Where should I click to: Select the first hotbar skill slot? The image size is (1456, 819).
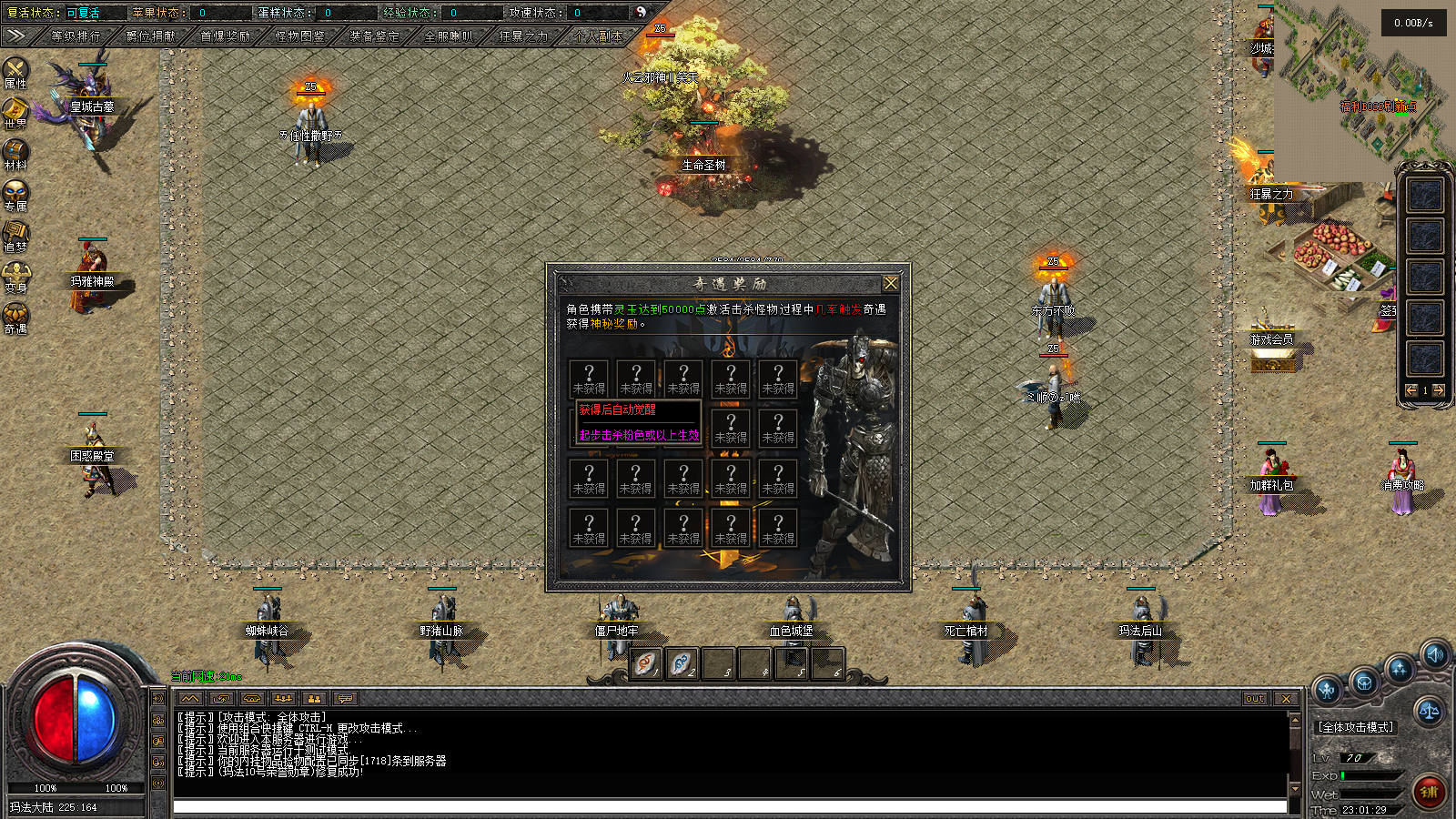pyautogui.click(x=646, y=663)
